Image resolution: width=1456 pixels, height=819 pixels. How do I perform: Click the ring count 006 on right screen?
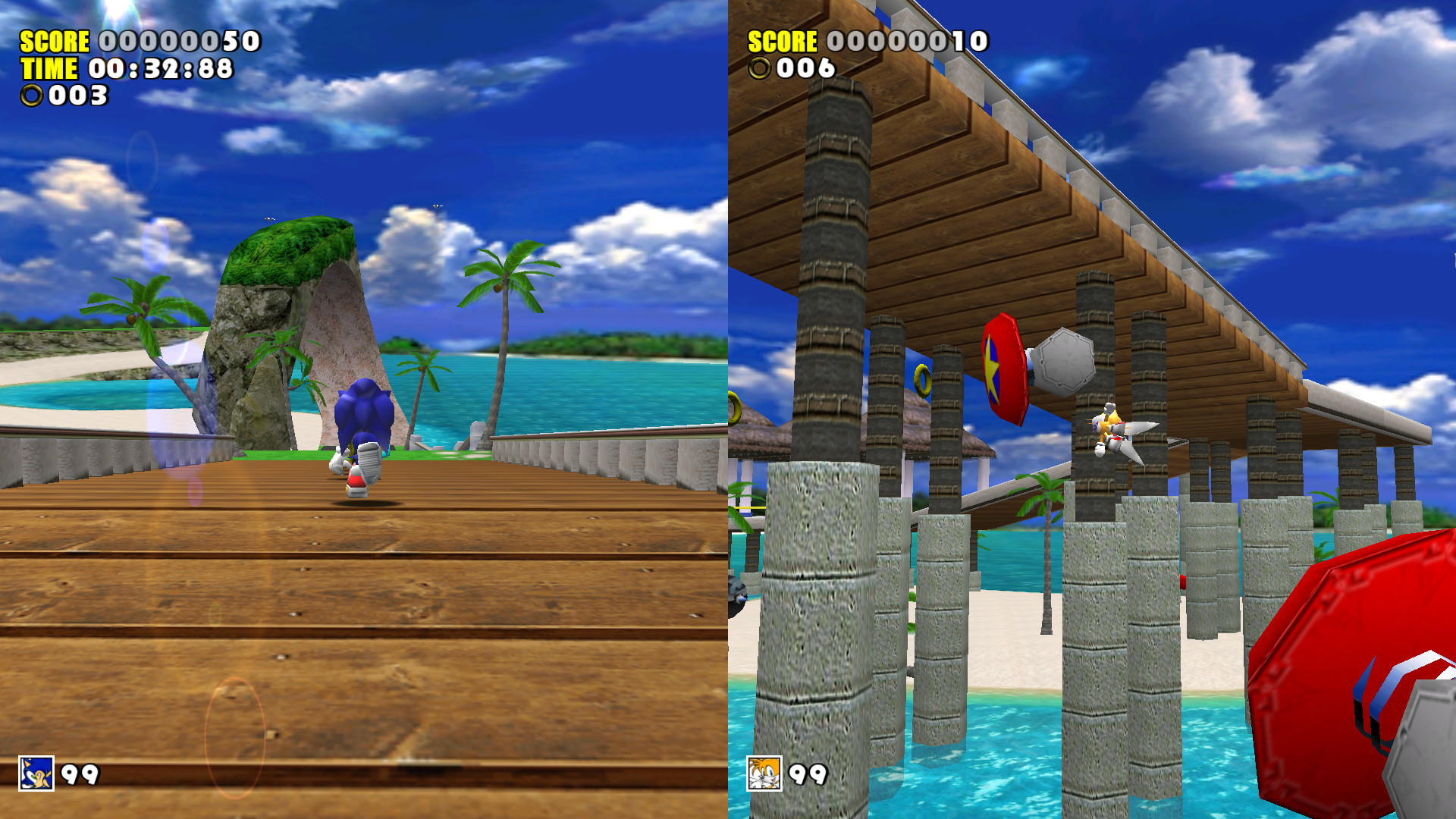click(x=804, y=67)
